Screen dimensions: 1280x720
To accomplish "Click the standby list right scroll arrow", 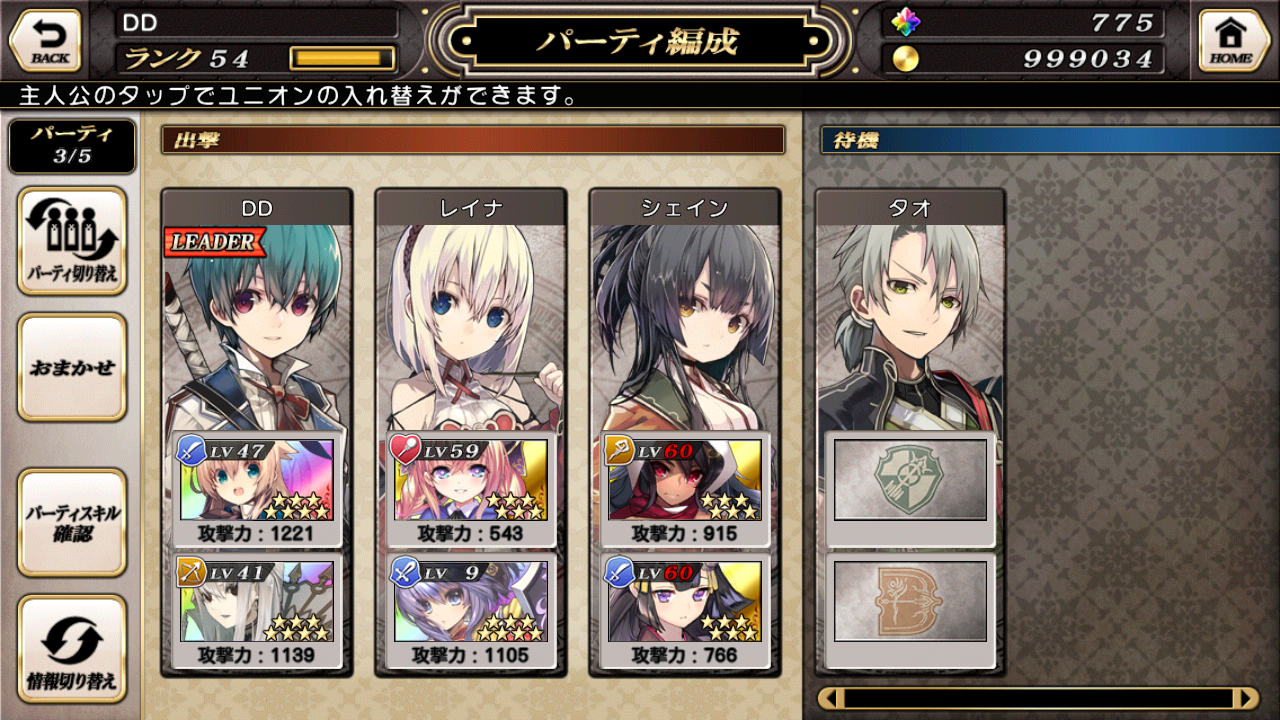I will point(1246,698).
